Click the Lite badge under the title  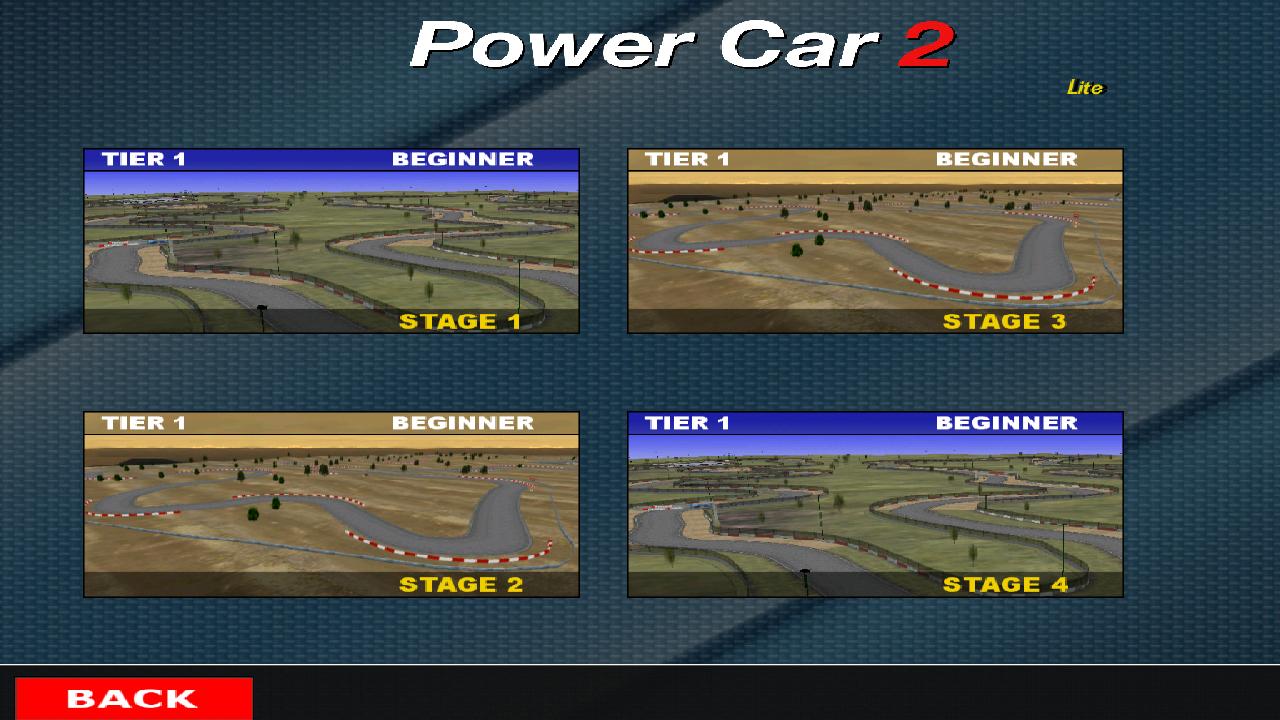point(1085,88)
